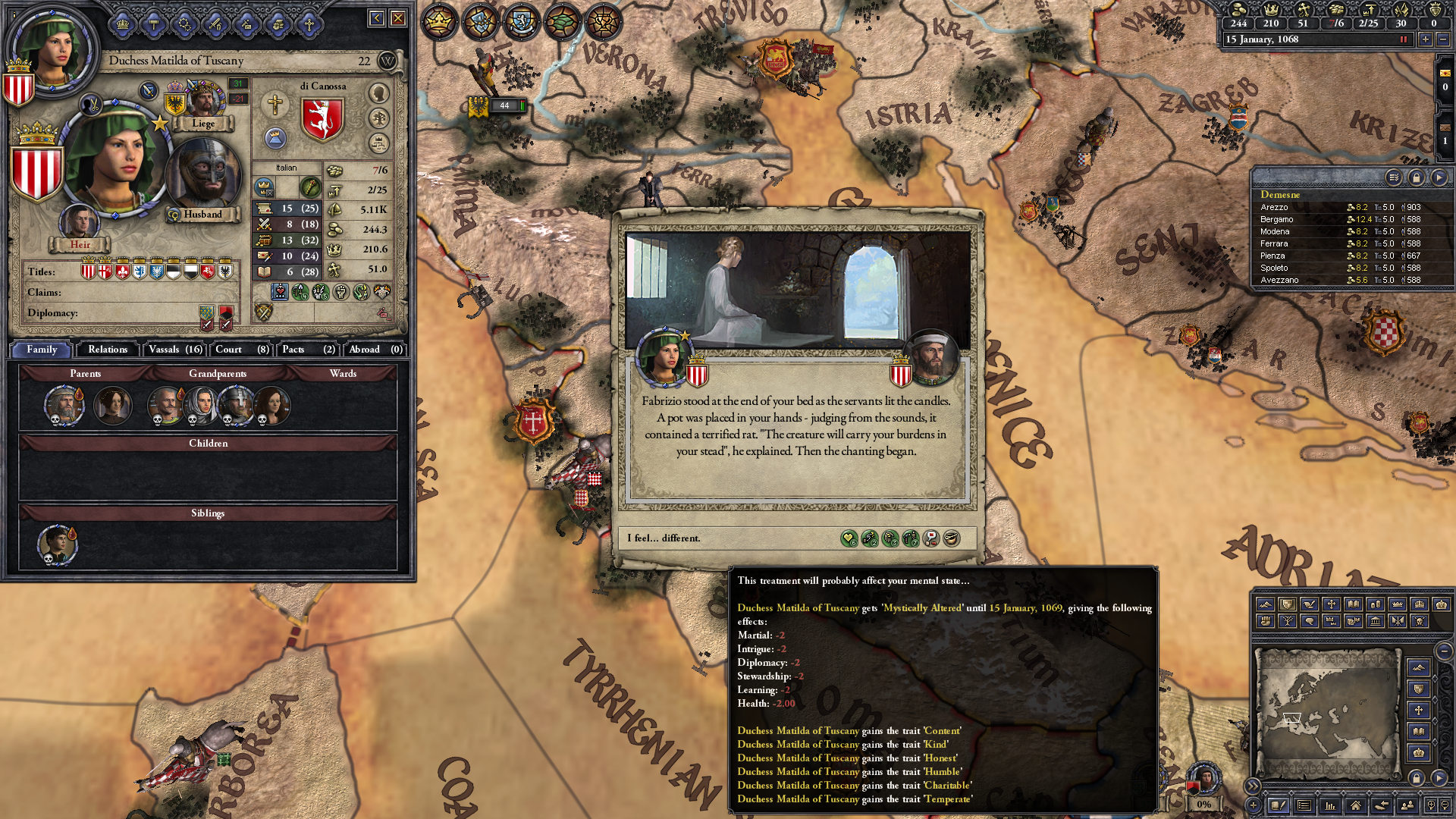Switch to economy map mode with the coins icon
The height and width of the screenshot is (819, 1456).
pyautogui.click(x=1377, y=604)
